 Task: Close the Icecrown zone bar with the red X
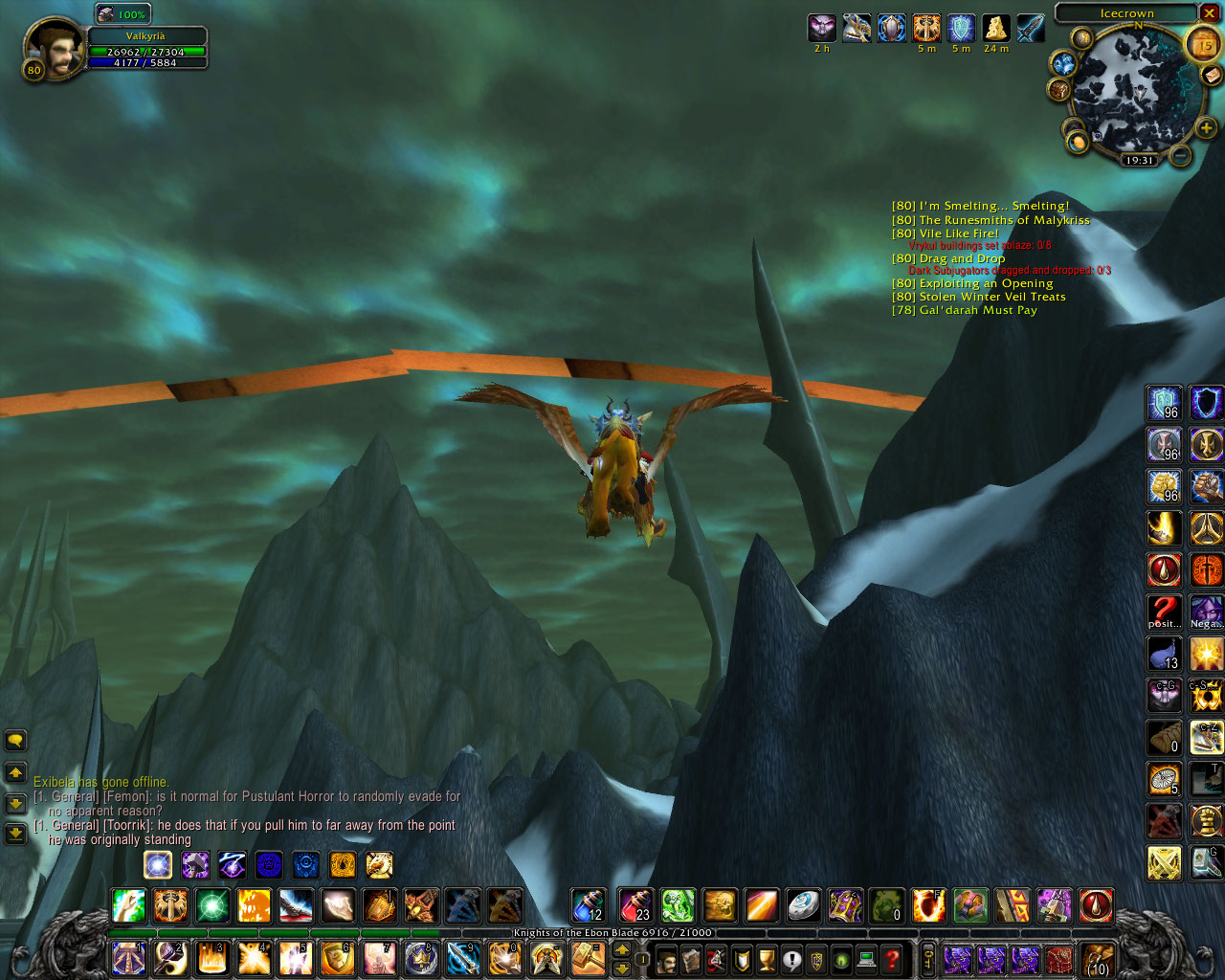click(x=1210, y=13)
